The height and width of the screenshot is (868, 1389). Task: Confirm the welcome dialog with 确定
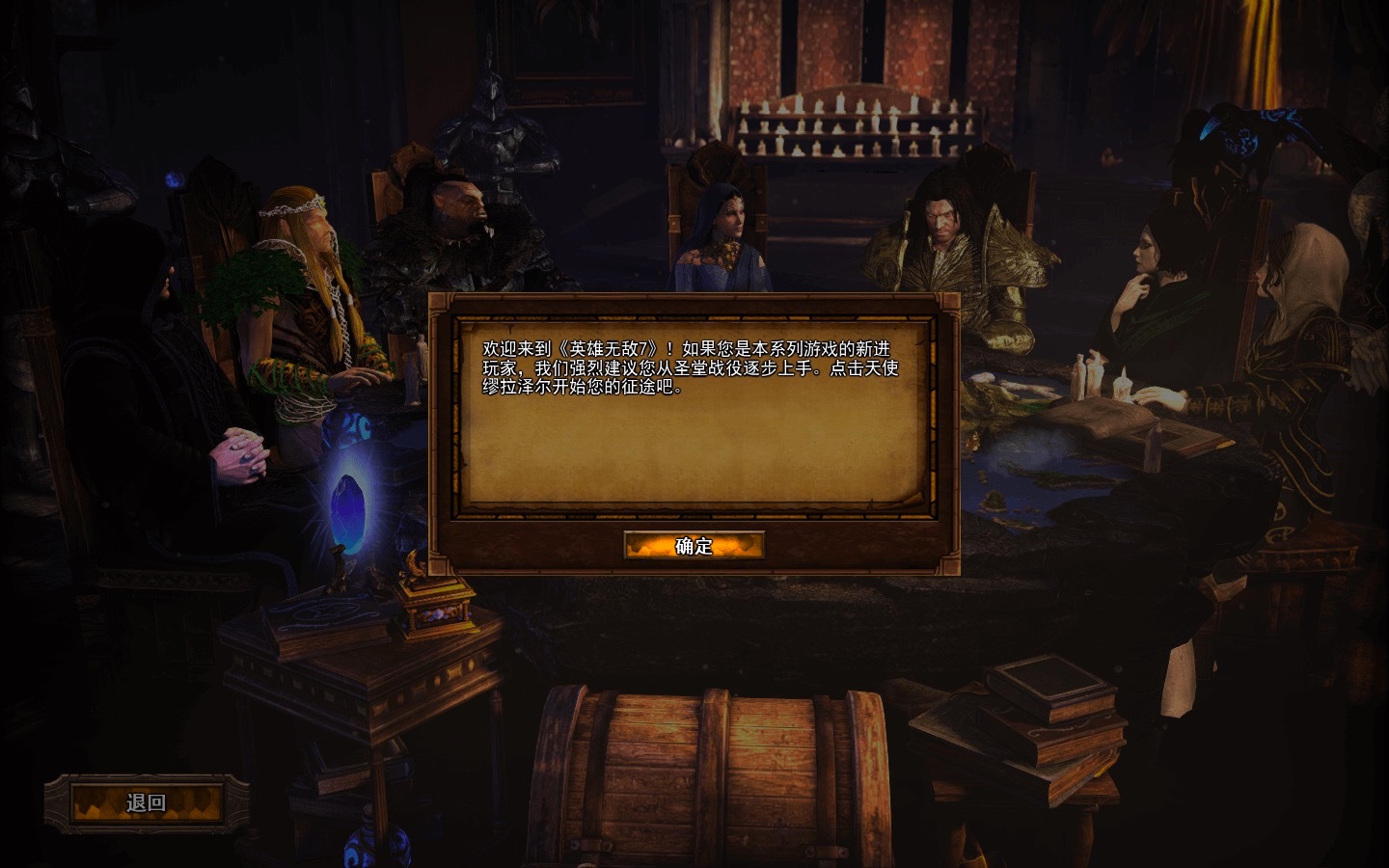pos(694,546)
